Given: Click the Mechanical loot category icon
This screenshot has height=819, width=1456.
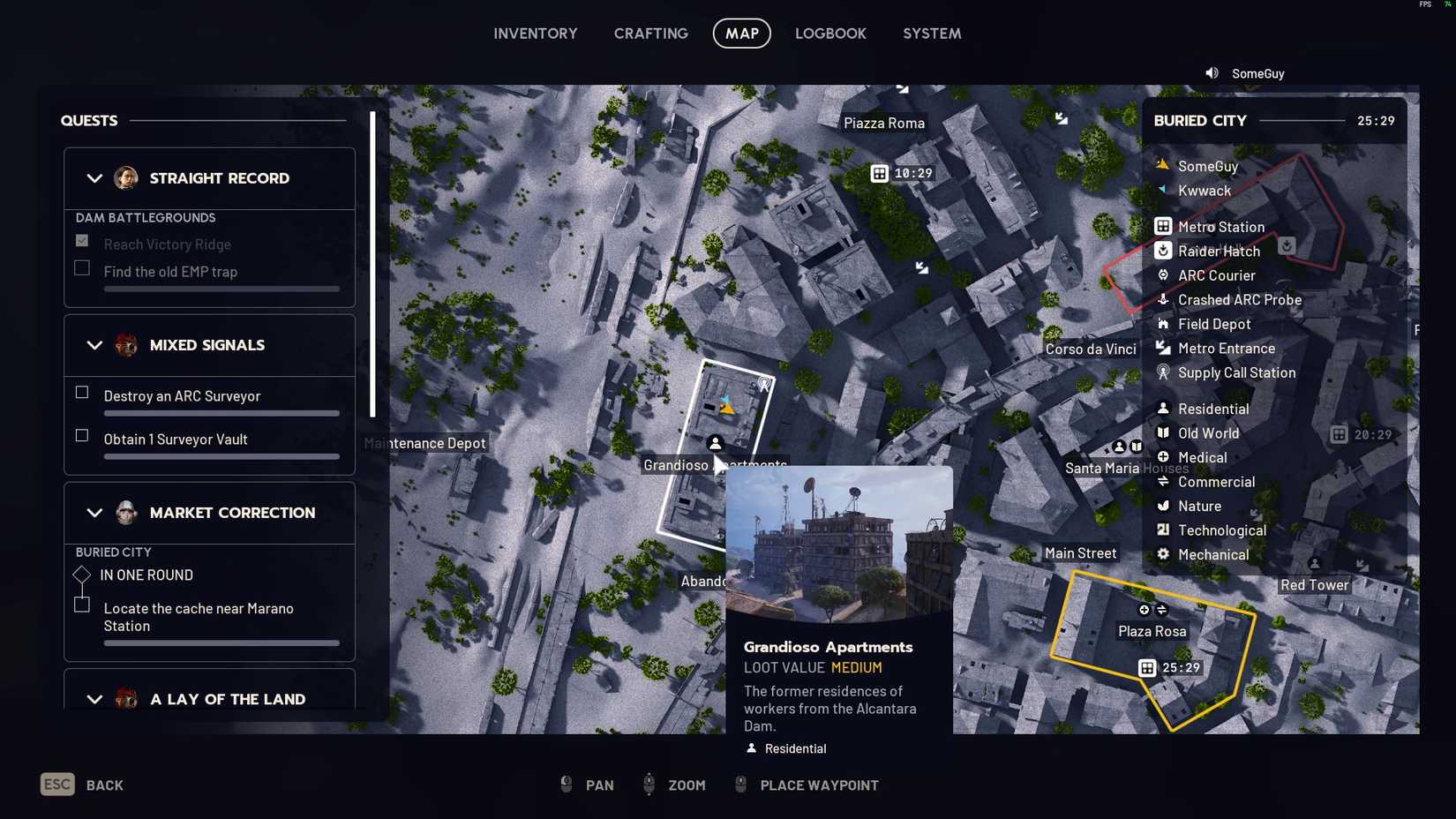Looking at the screenshot, I should tap(1161, 554).
